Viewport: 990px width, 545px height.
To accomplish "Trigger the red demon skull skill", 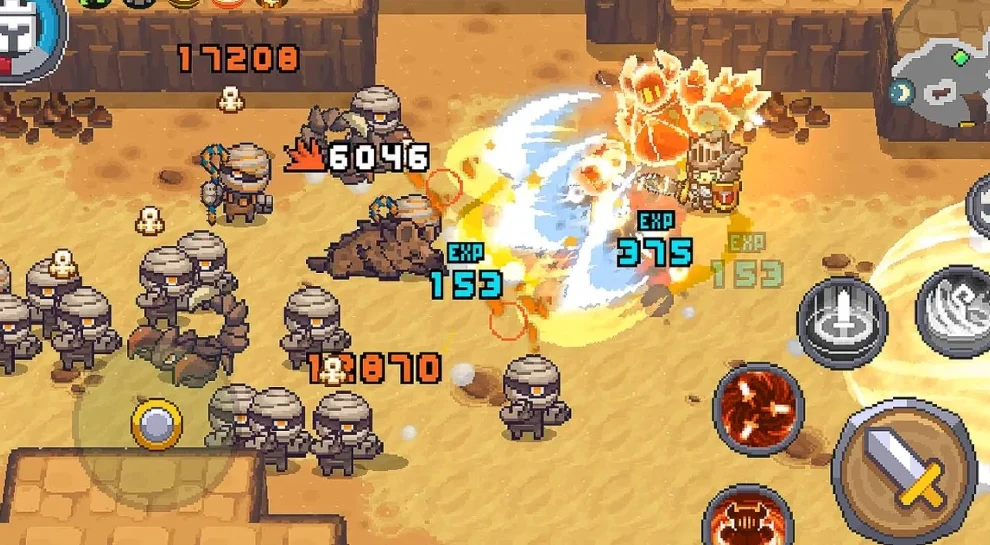I will point(747,518).
